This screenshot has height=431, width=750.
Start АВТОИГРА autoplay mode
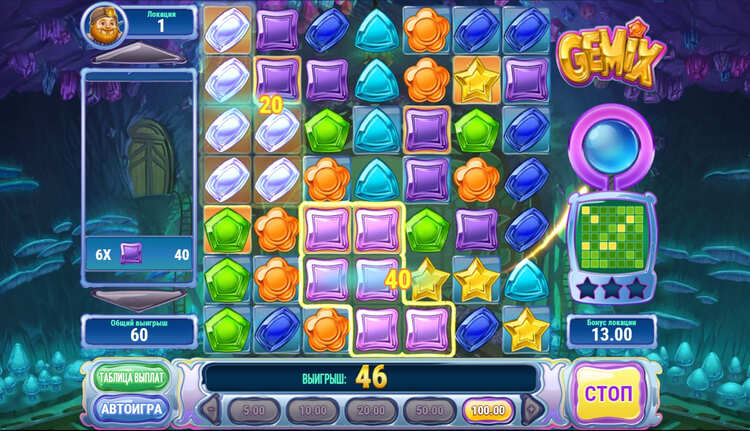pos(130,407)
